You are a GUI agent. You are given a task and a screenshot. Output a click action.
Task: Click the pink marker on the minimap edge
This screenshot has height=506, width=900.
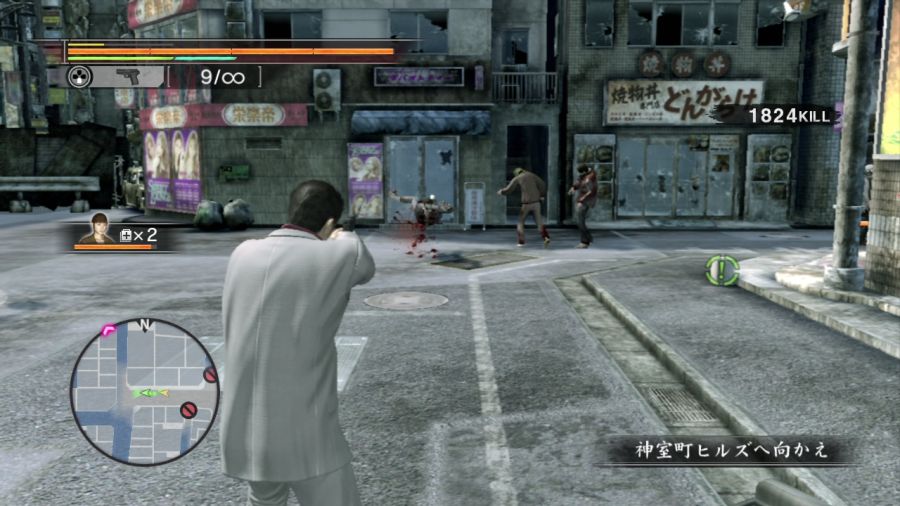point(107,329)
